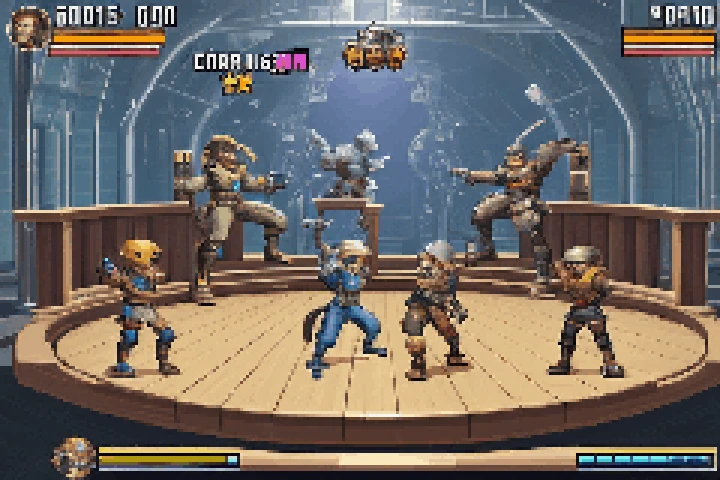Click the player portrait beside the top health bar
720x480 pixels.
[x=27, y=27]
